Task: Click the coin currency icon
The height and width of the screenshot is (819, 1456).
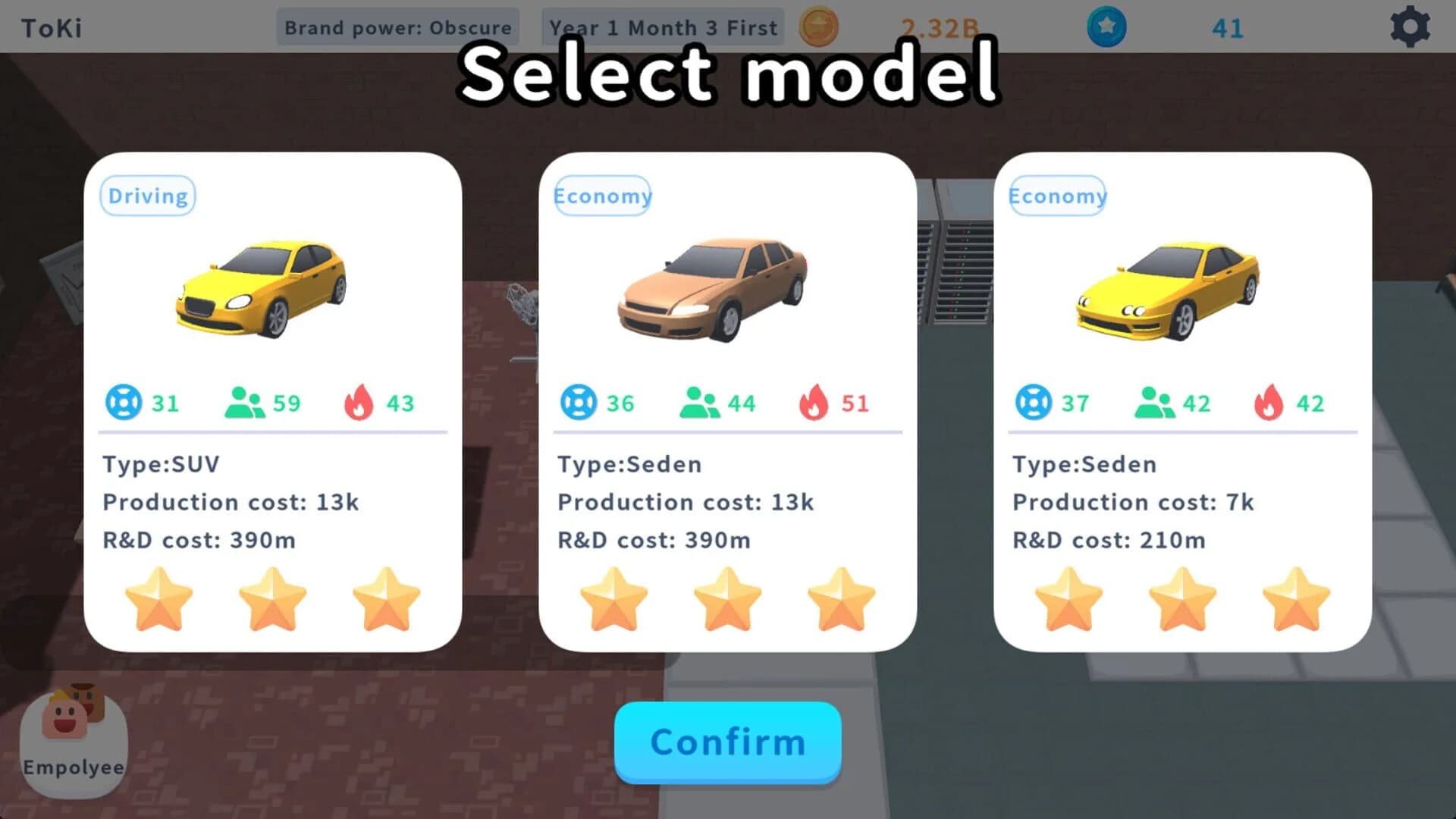Action: point(819,27)
